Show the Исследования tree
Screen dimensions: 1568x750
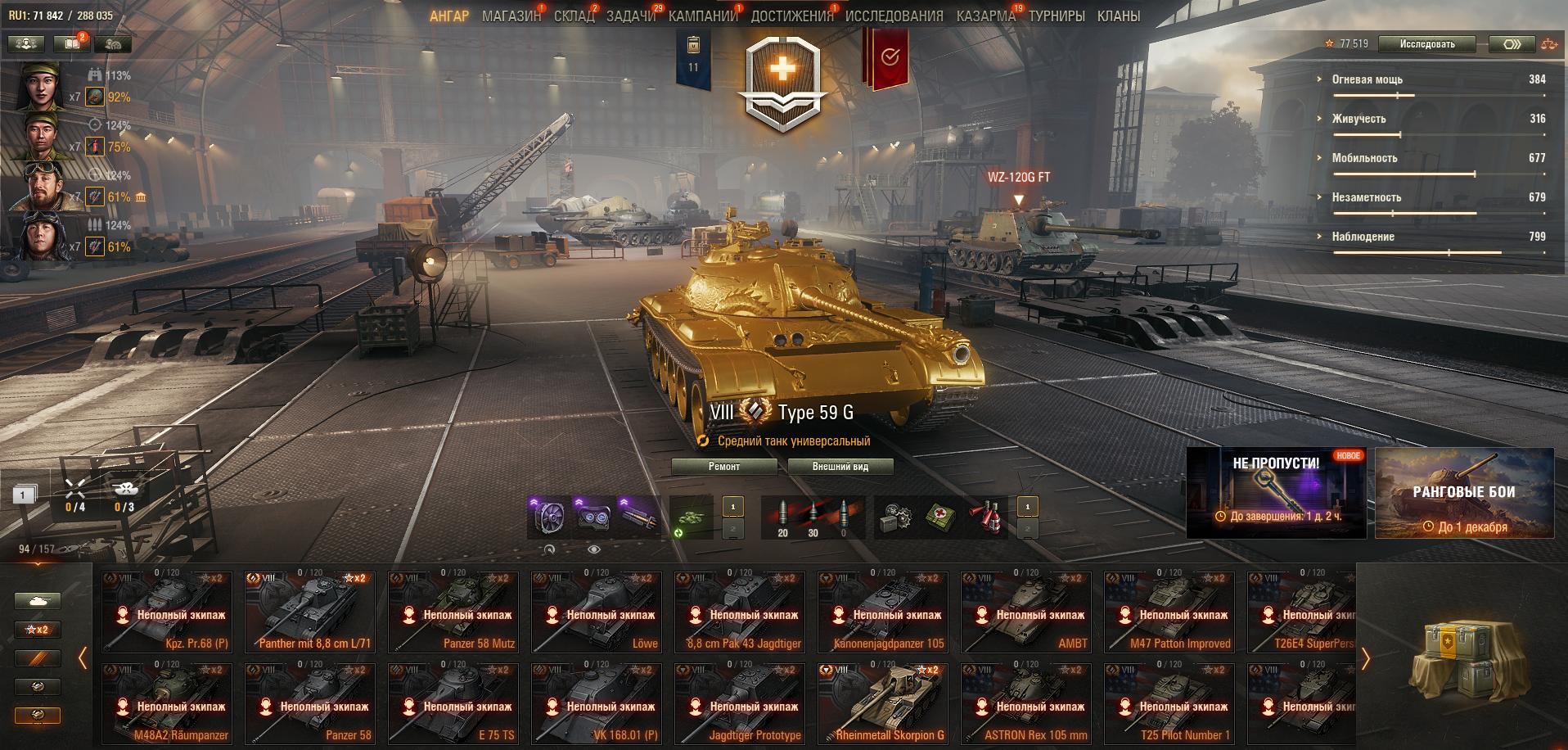[x=894, y=16]
